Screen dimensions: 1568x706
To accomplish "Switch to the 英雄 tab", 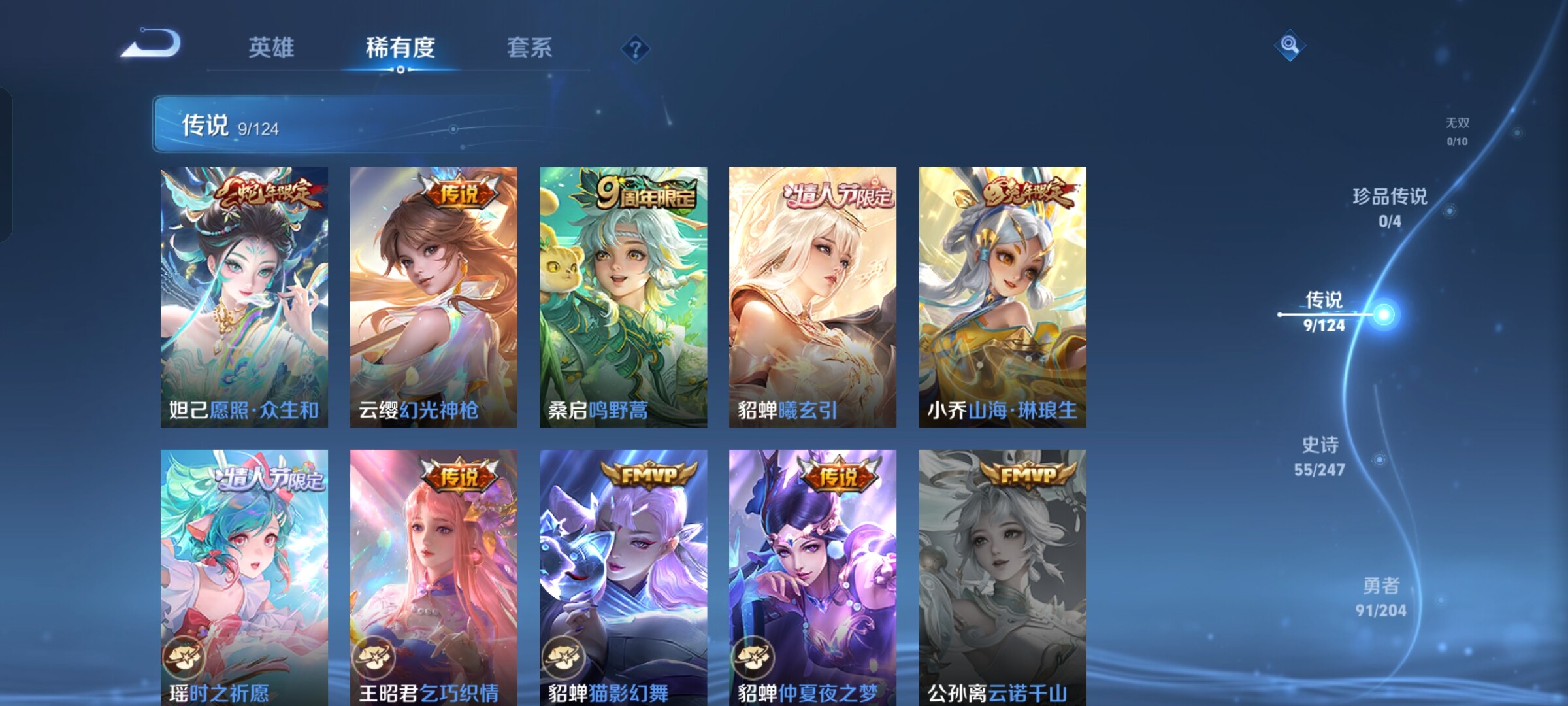I will click(271, 48).
